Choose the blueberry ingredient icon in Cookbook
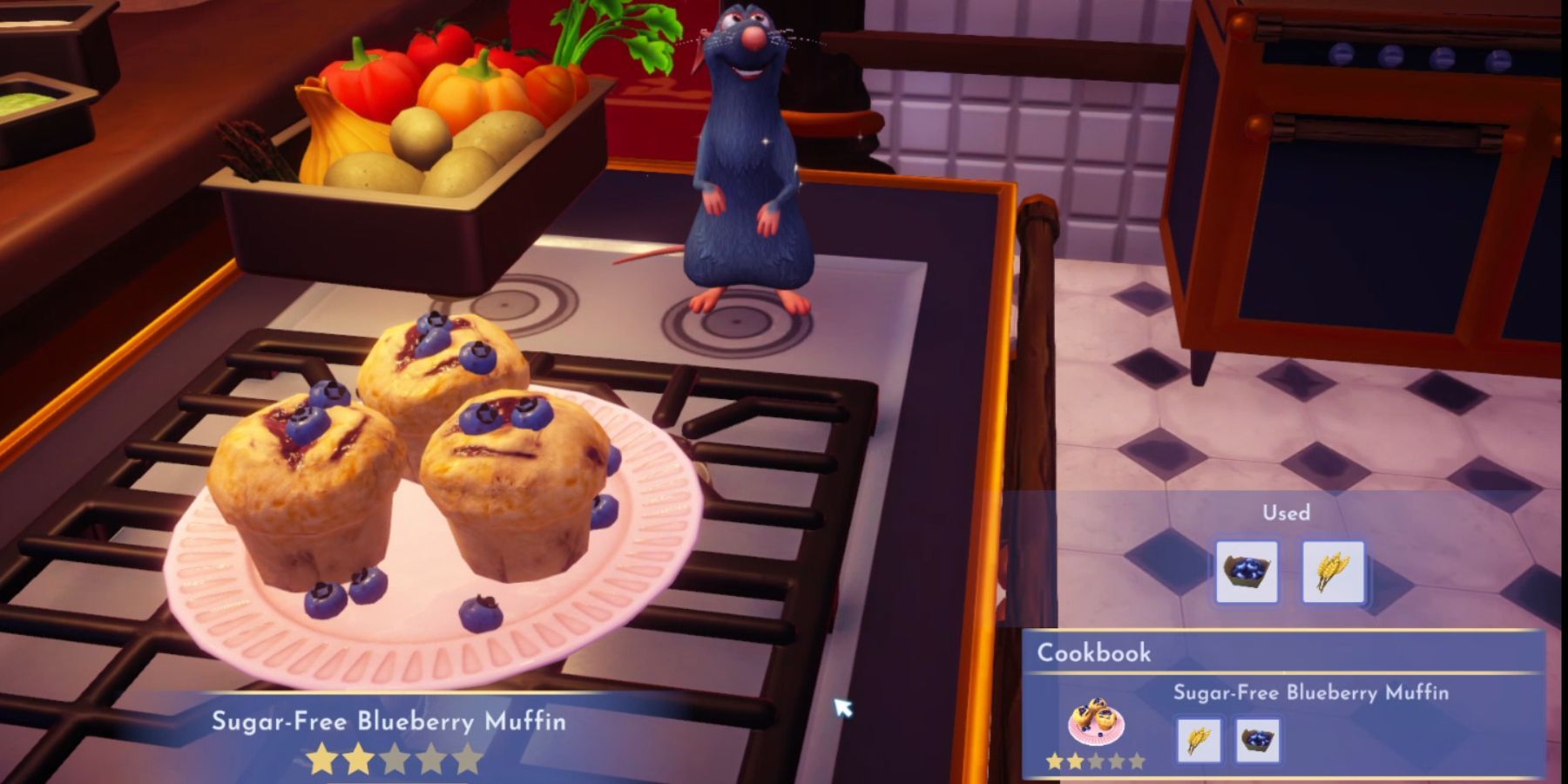Screen dimensions: 1568x784 point(1257,740)
